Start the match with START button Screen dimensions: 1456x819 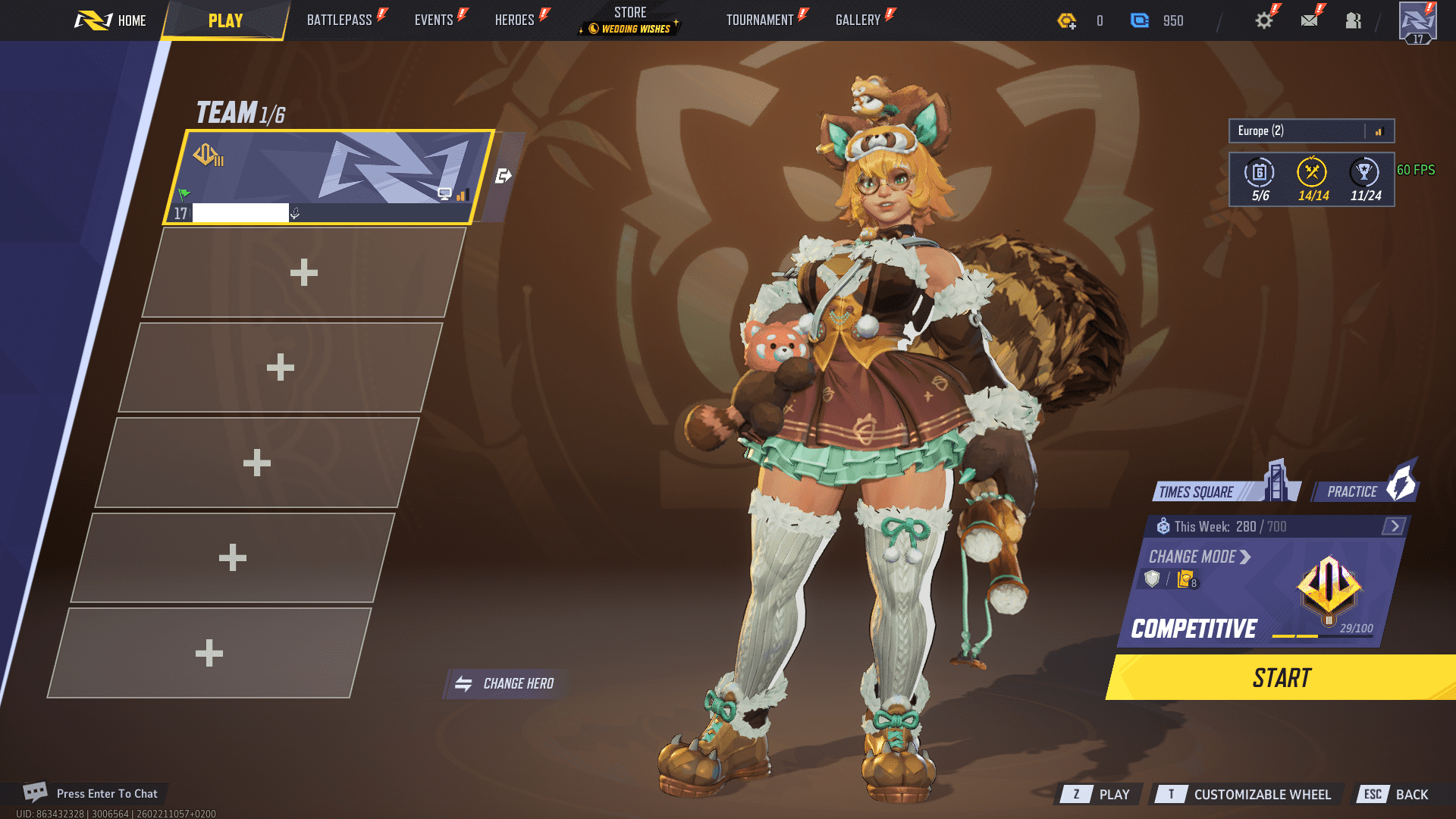pyautogui.click(x=1281, y=678)
